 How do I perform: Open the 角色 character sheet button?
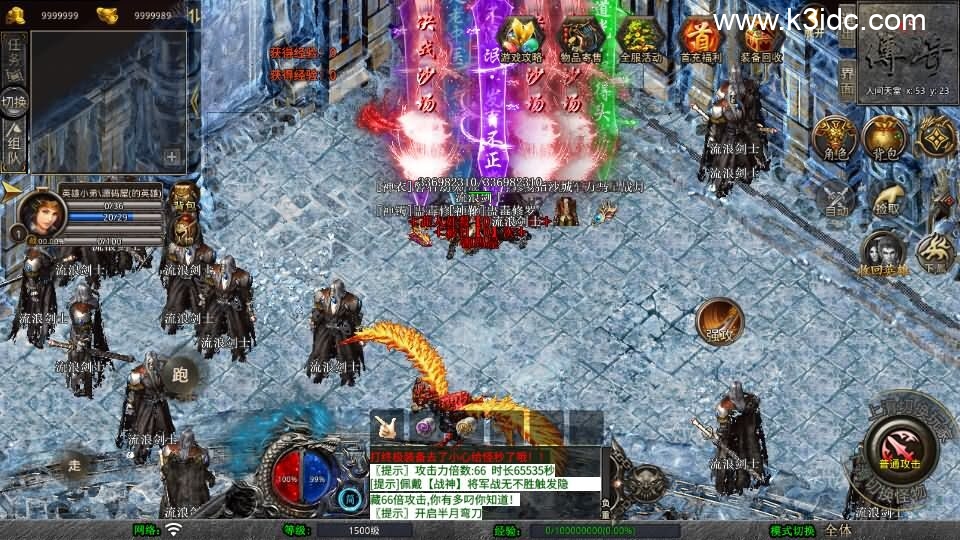[834, 138]
